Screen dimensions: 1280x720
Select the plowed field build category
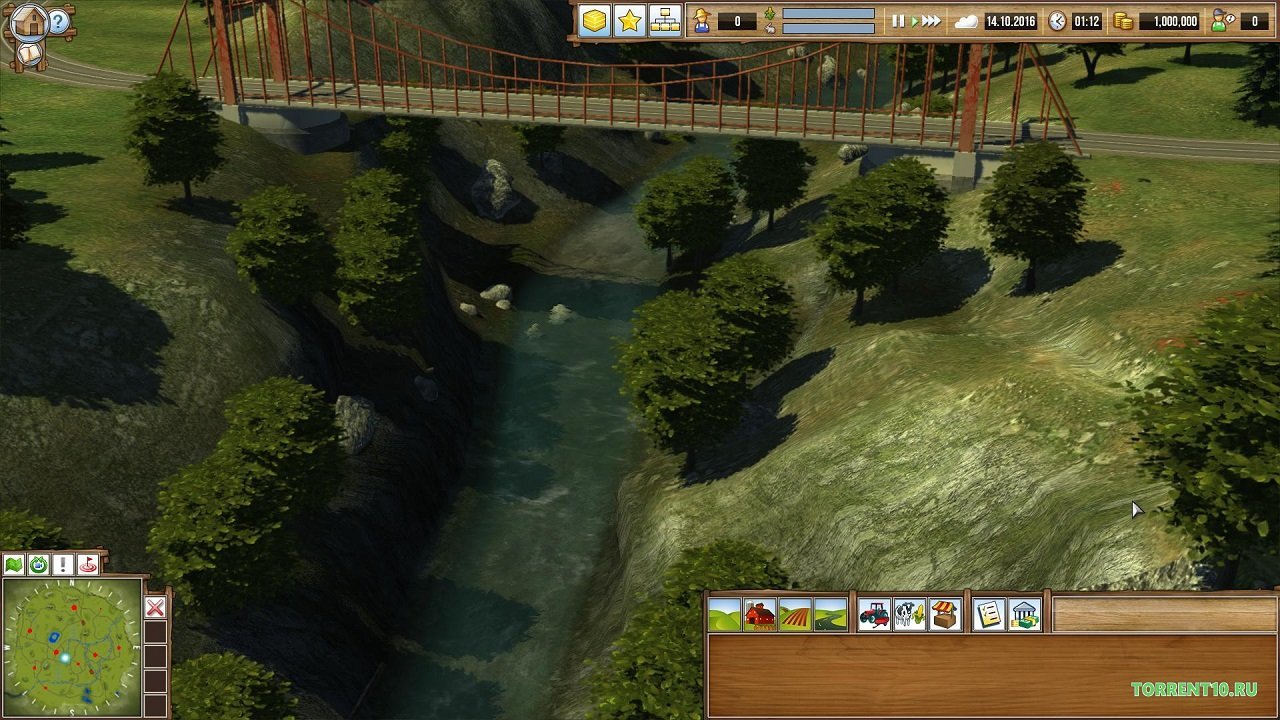click(795, 615)
